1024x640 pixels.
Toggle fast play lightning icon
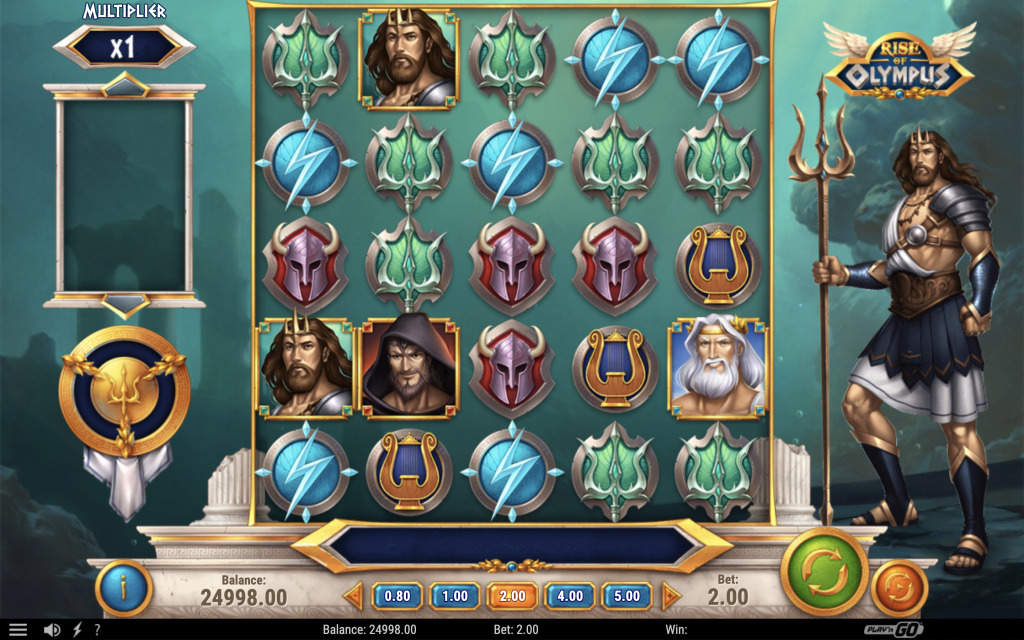click(x=78, y=630)
